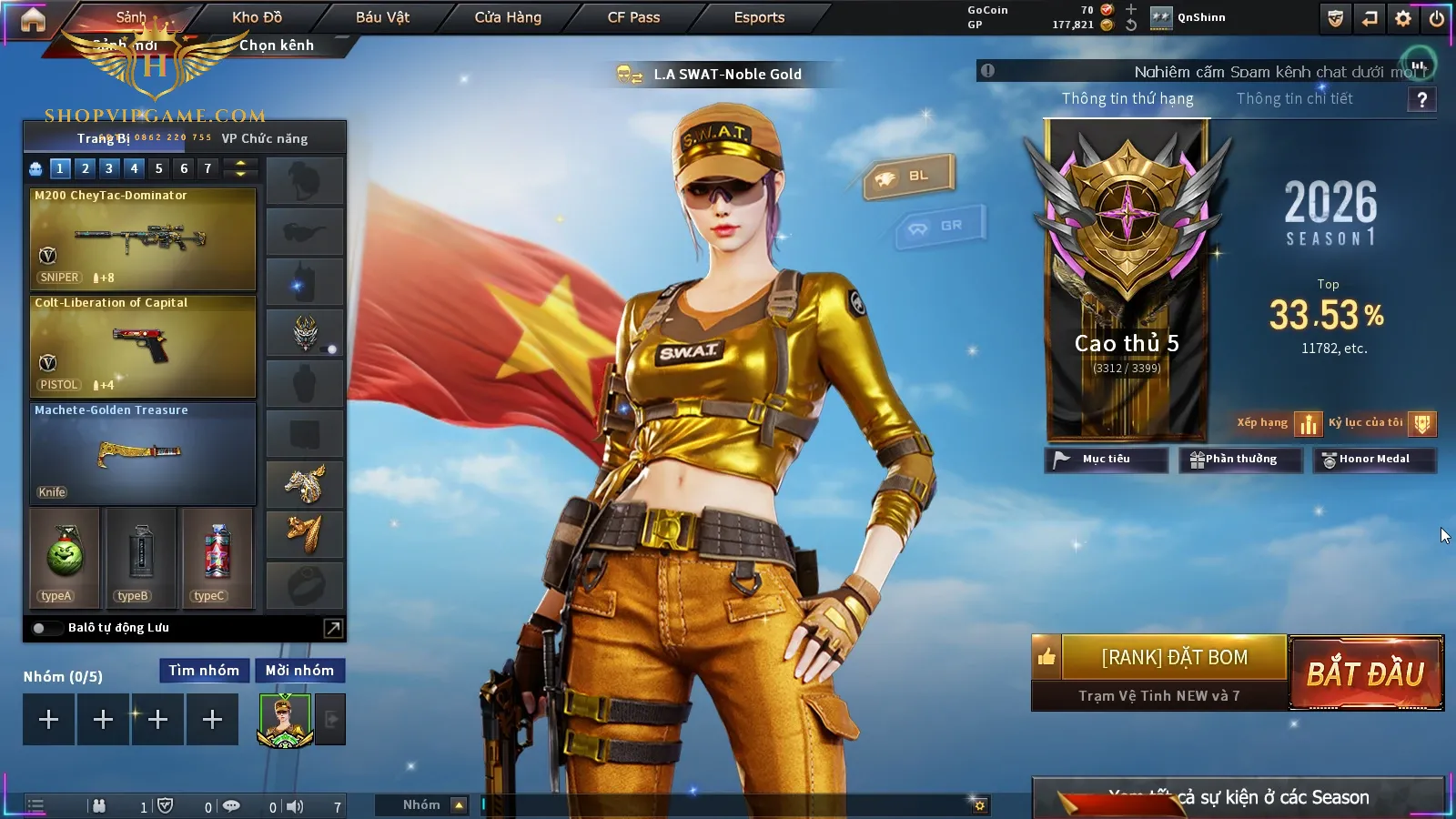The height and width of the screenshot is (819, 1456).
Task: Go to the Cửa Hàng shop
Action: (508, 17)
